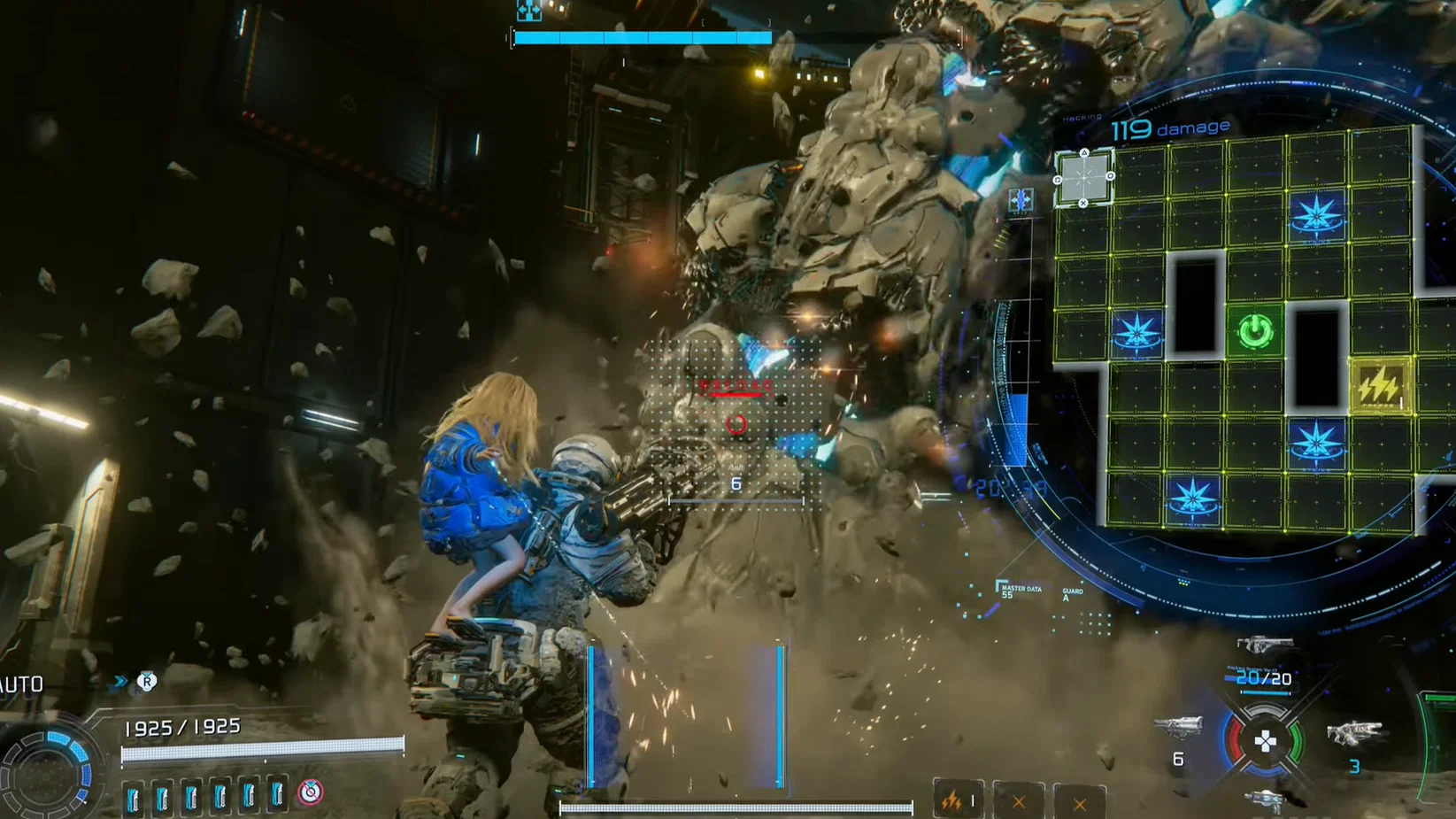Toggle the AUTO fire mode label
Screen dimensions: 1456x819
[22, 684]
